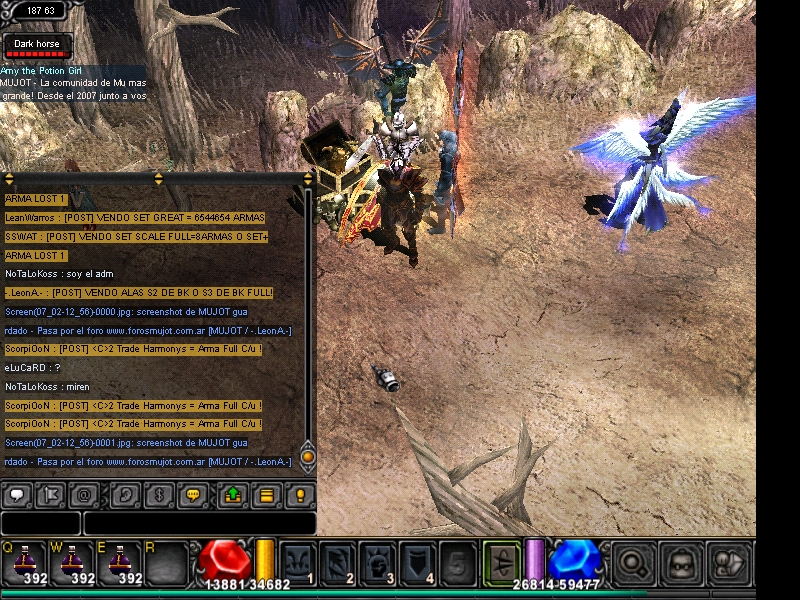Click the yellow lines chat window button

(x=266, y=495)
